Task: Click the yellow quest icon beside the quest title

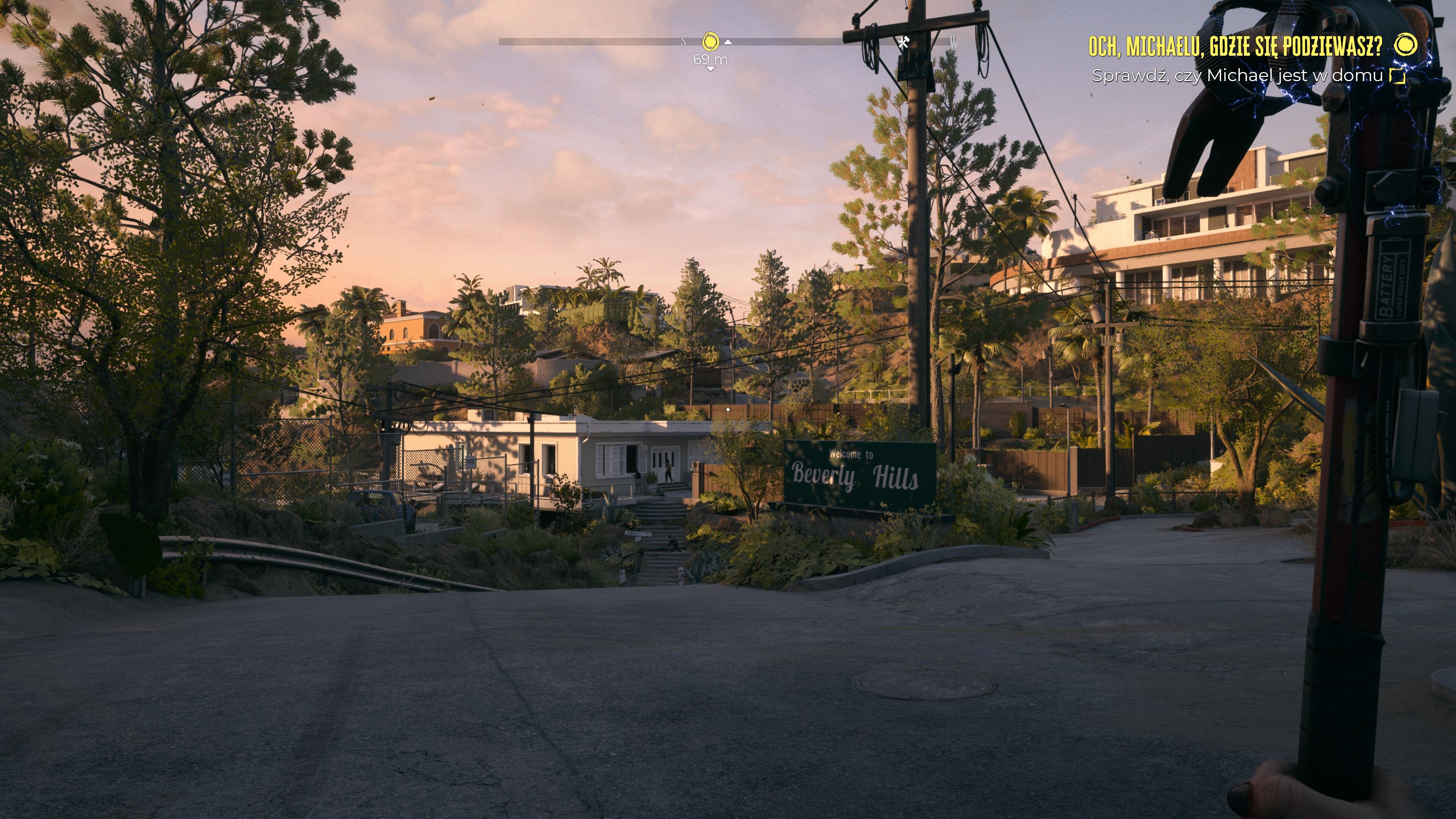Action: coord(1405,45)
